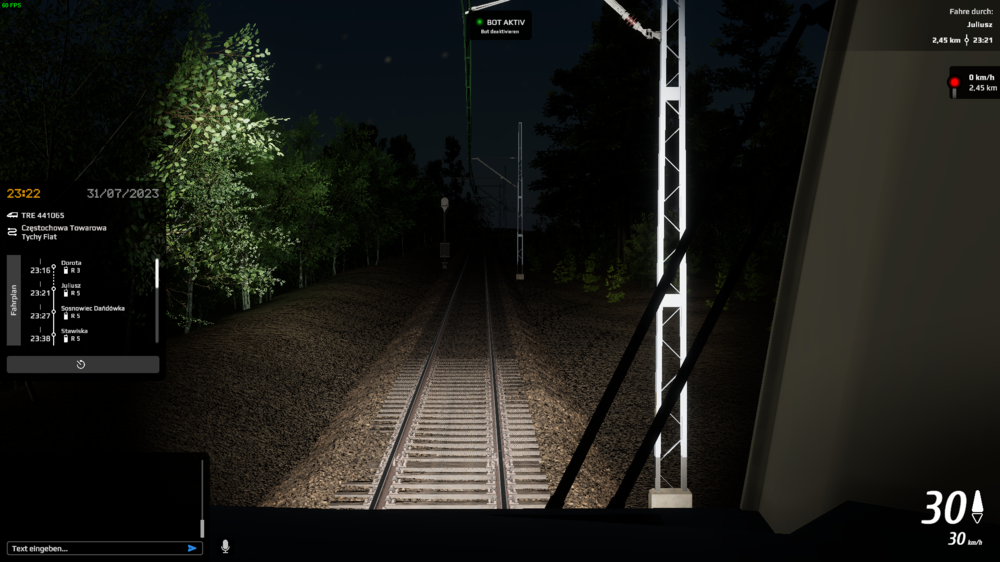Toggle the microphone voice chat icon
The image size is (1000, 562).
point(225,547)
